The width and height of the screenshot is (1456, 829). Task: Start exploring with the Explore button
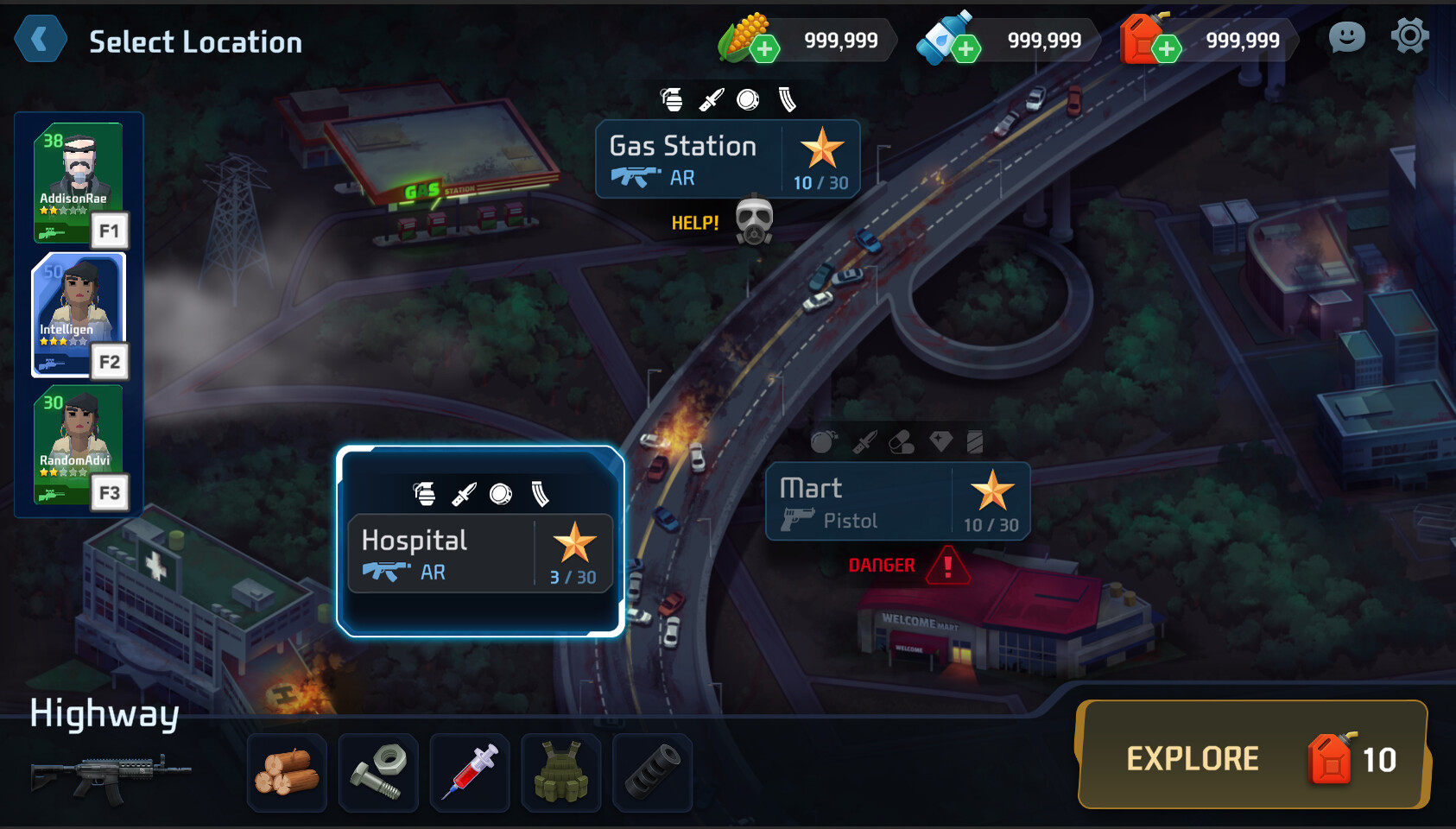tap(1252, 756)
